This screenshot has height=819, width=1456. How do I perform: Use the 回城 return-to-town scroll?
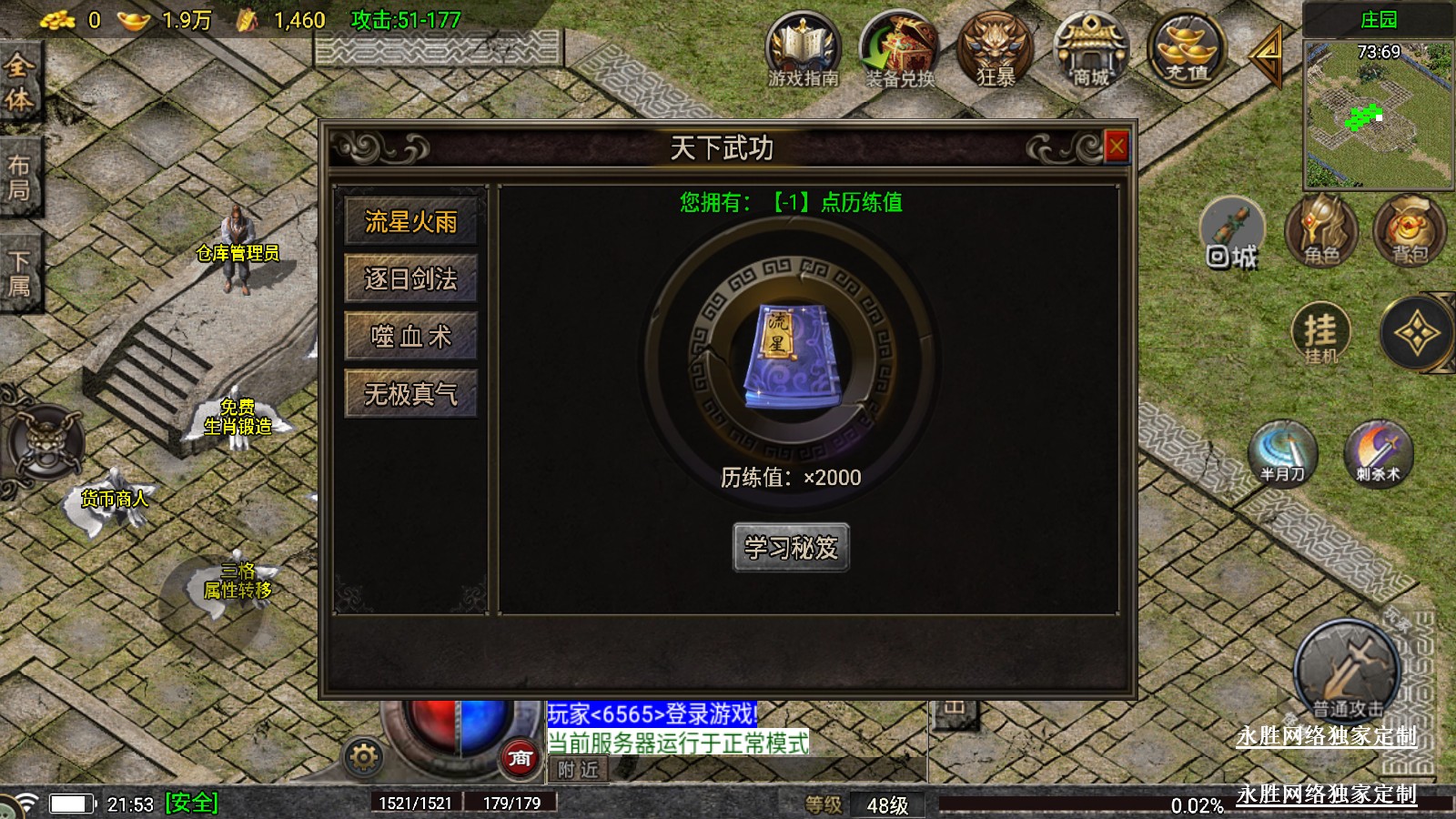point(1232,233)
